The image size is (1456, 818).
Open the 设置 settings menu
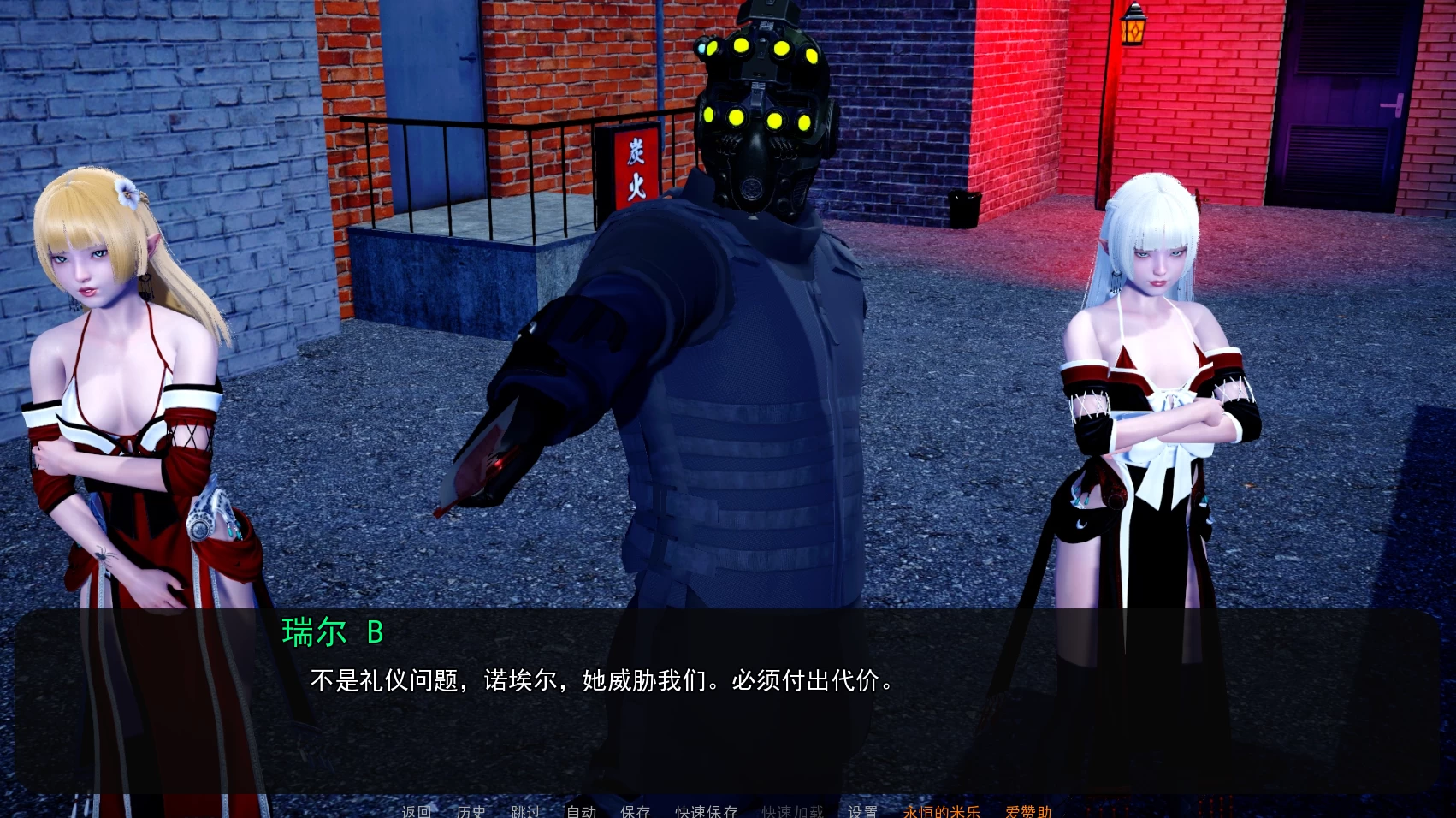[x=863, y=812]
